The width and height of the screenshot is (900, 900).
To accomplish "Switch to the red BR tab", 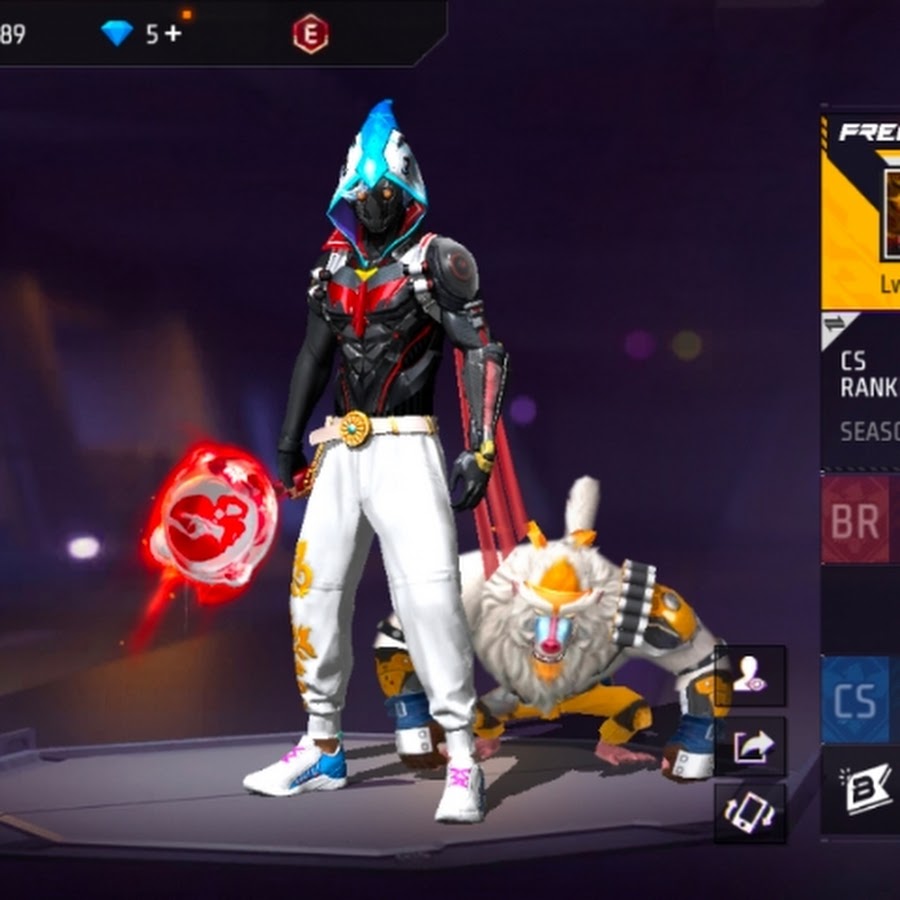I will click(857, 520).
